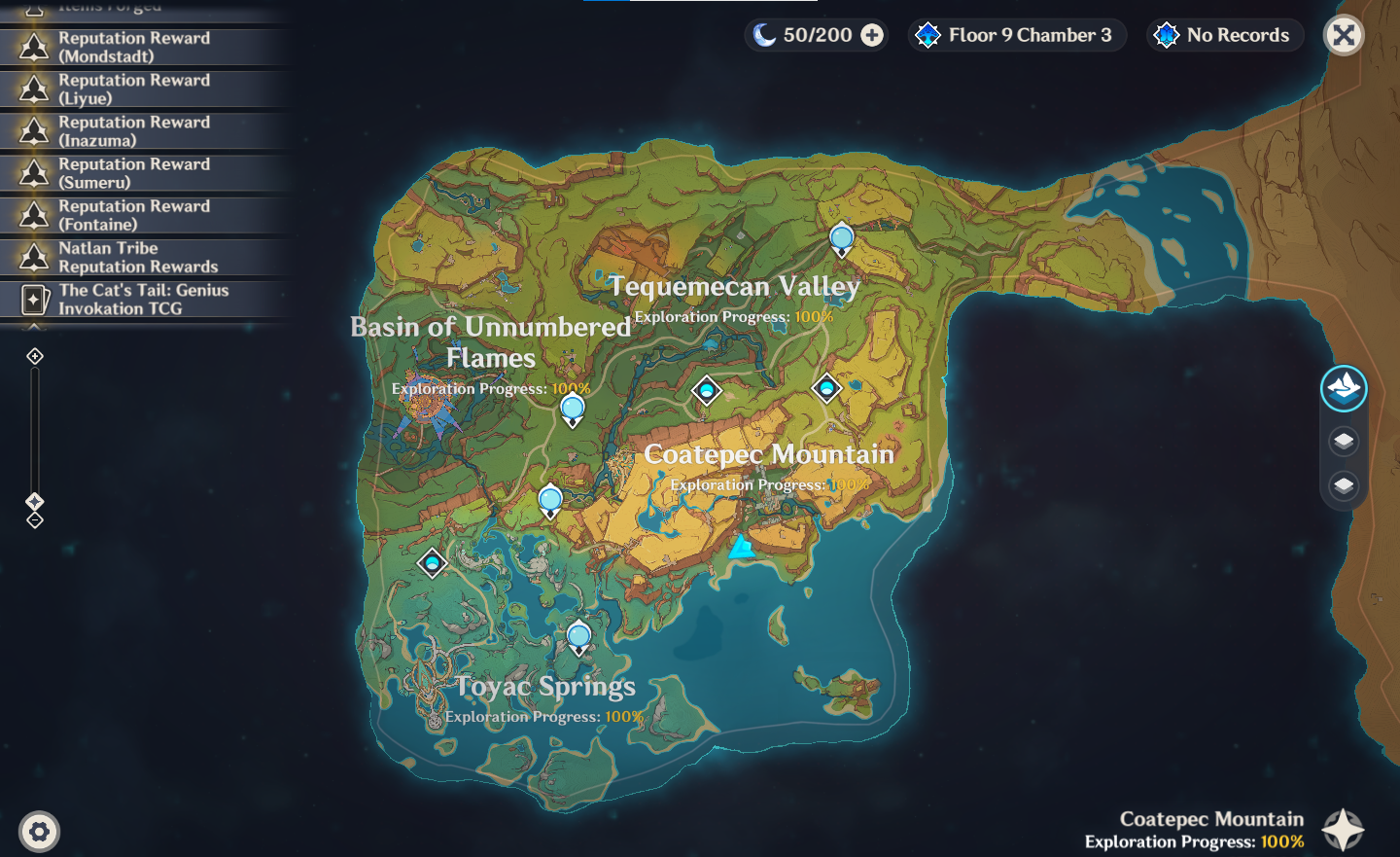The image size is (1400, 857).
Task: Select the domain icon in central Tequemecan Valley
Action: coord(706,389)
